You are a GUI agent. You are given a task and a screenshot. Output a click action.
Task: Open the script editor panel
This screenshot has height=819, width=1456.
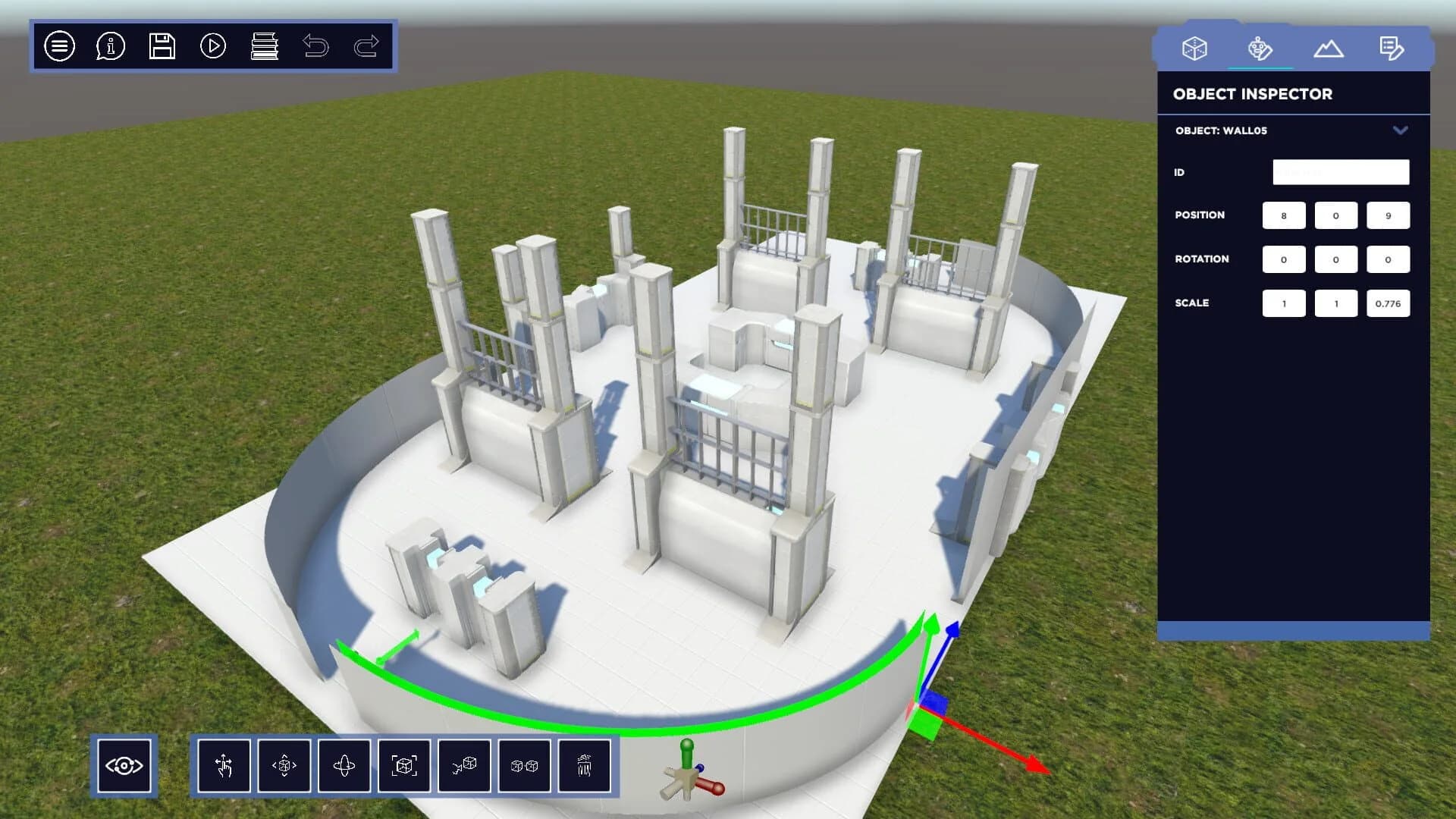click(x=1394, y=48)
